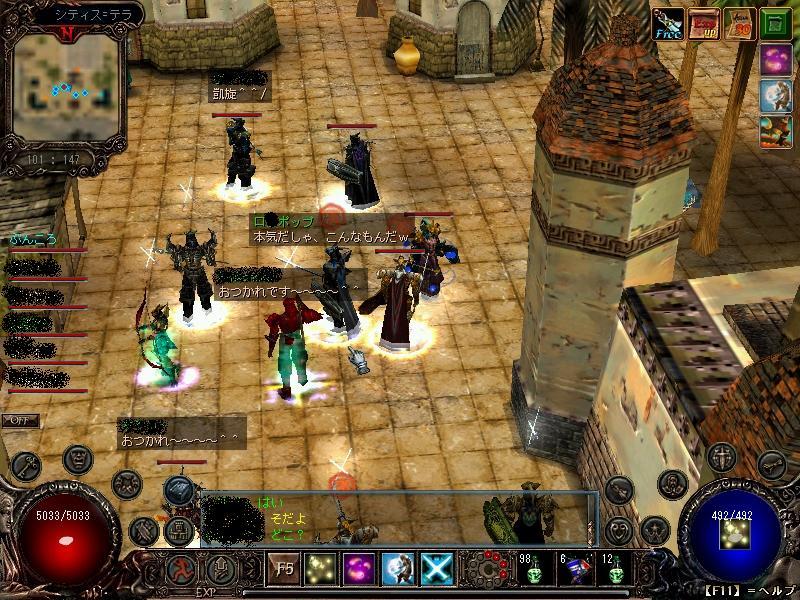
Task: Click the scroll icon marked 30
Action: pyautogui.click(x=739, y=23)
